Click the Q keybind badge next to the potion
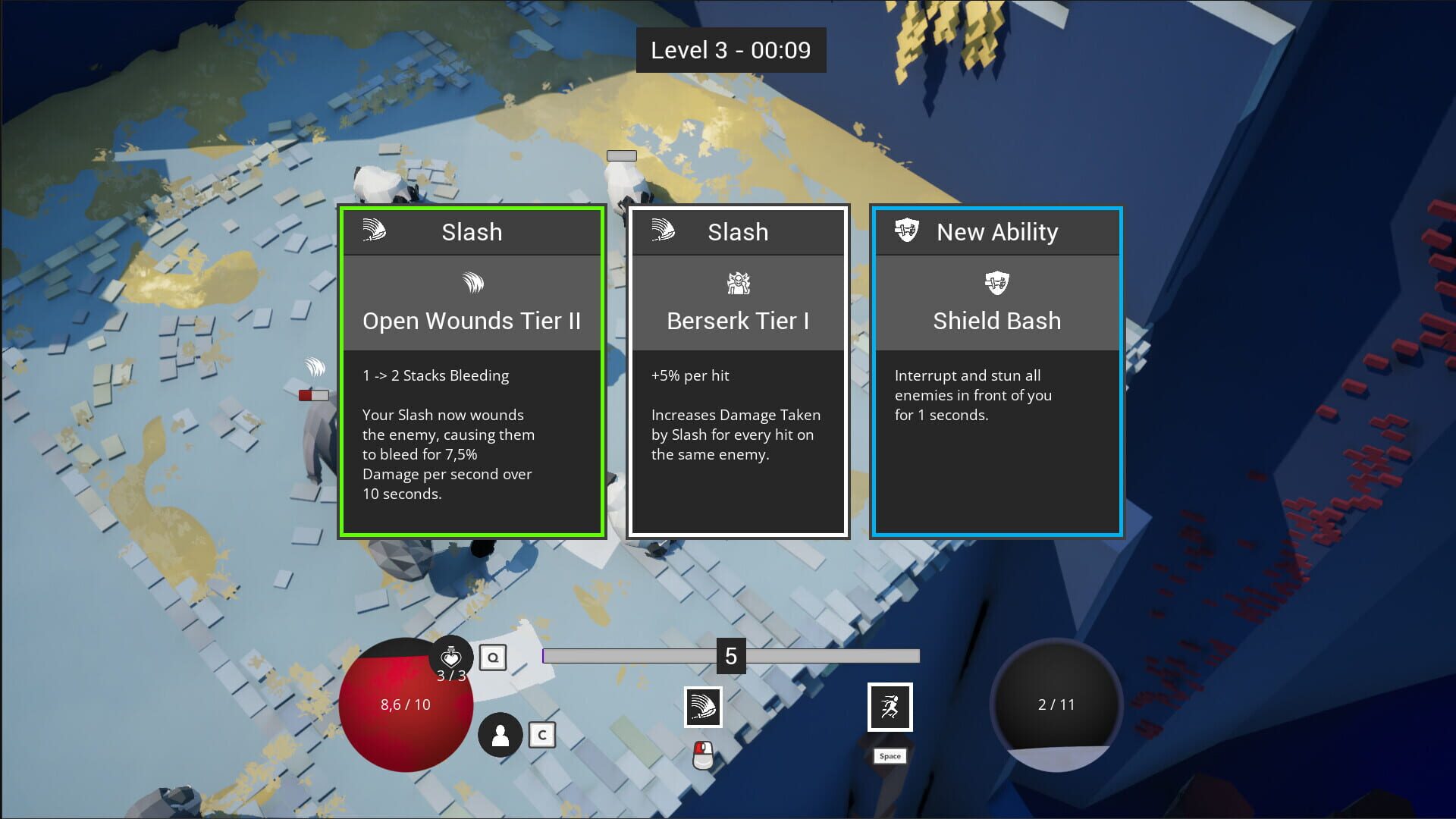Viewport: 1456px width, 819px height. point(494,657)
